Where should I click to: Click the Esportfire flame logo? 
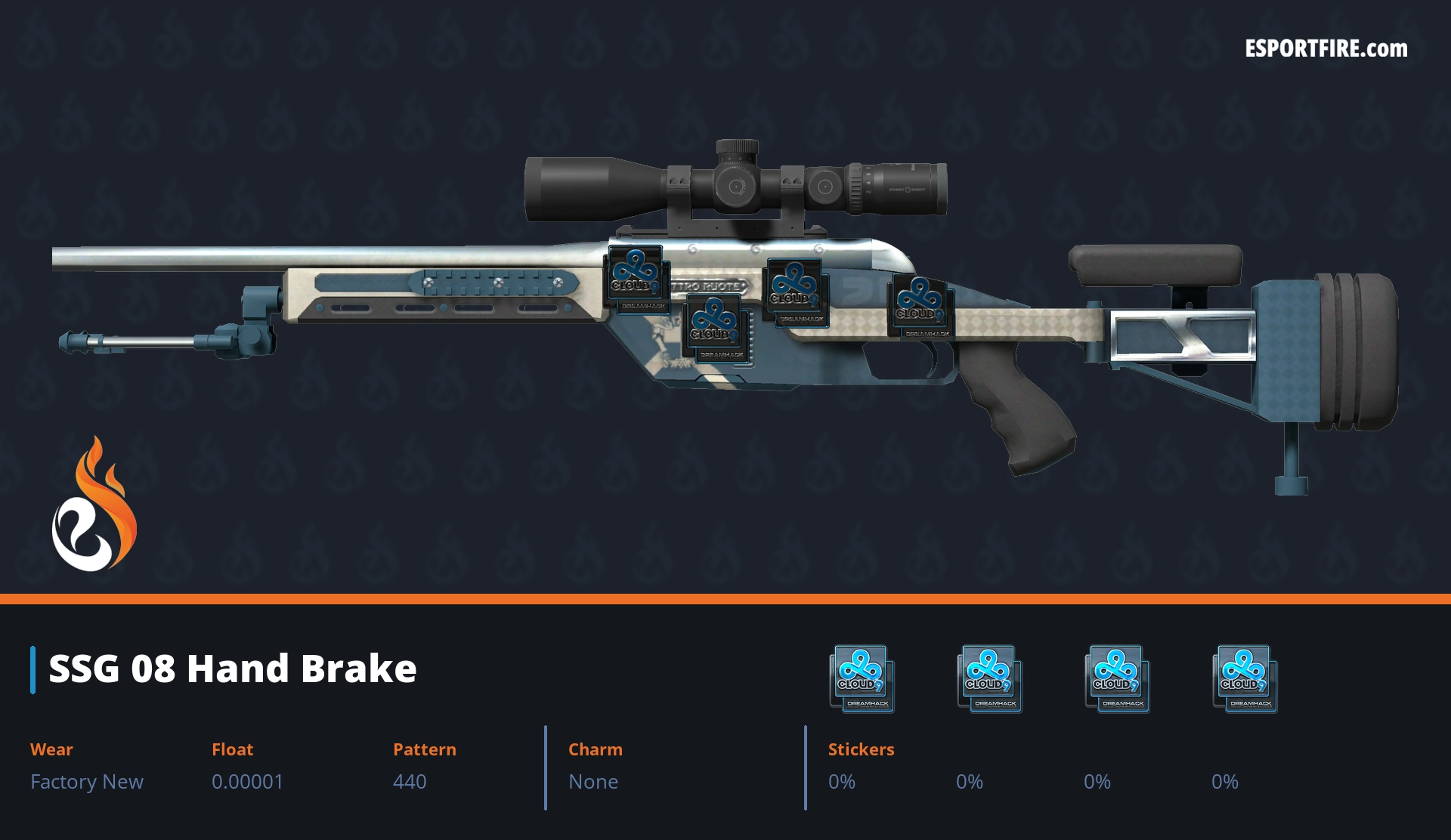click(94, 505)
